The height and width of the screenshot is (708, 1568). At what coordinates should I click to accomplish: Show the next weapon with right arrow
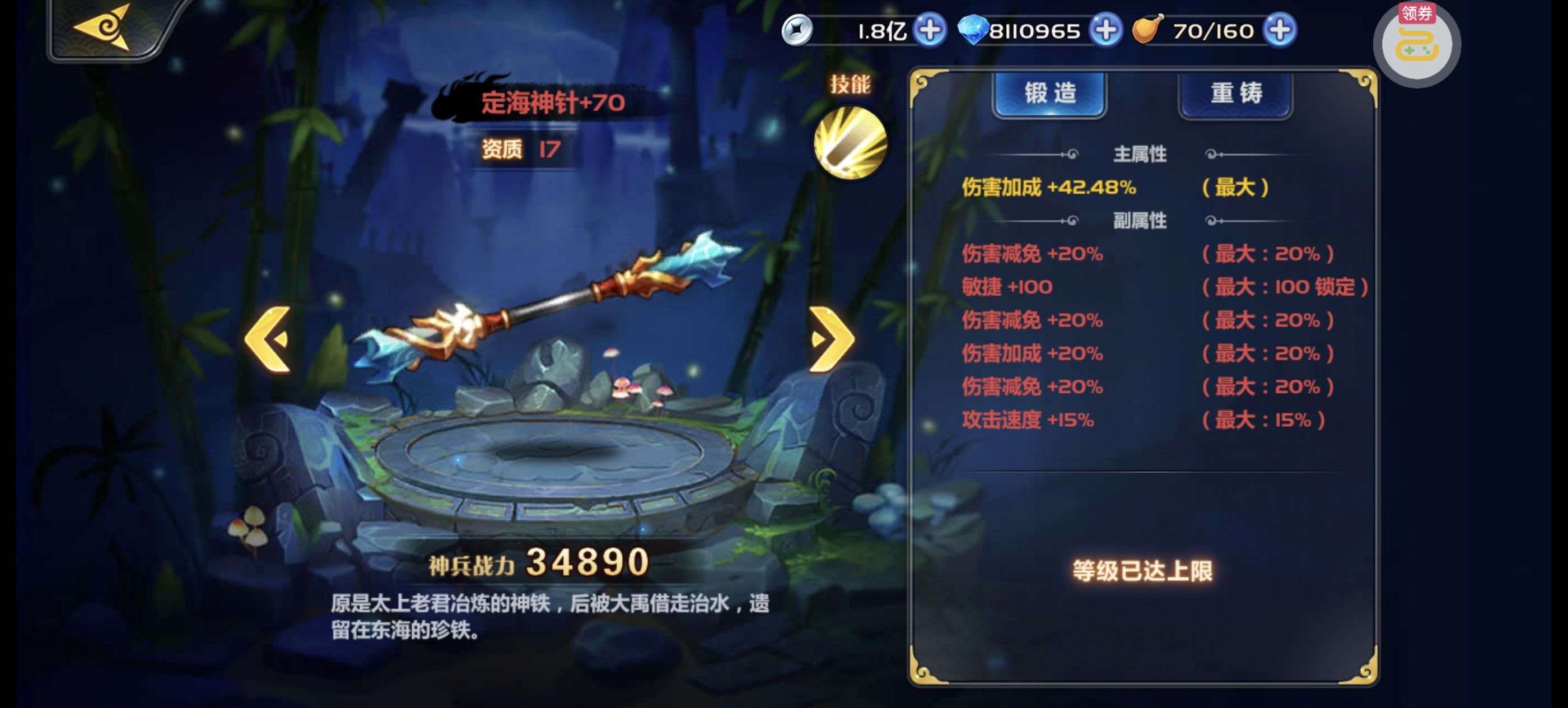(x=831, y=338)
